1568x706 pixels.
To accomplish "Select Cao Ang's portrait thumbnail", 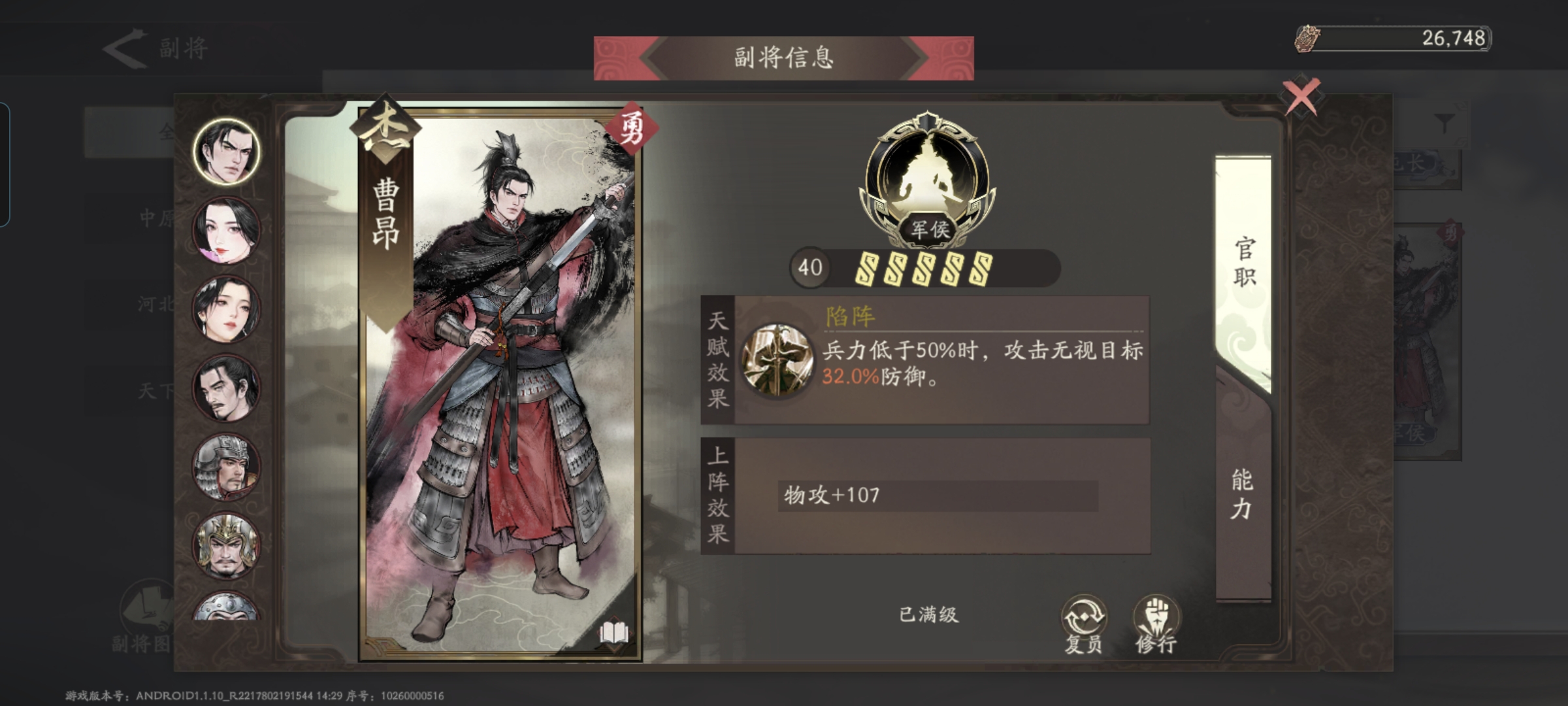I will tap(225, 152).
